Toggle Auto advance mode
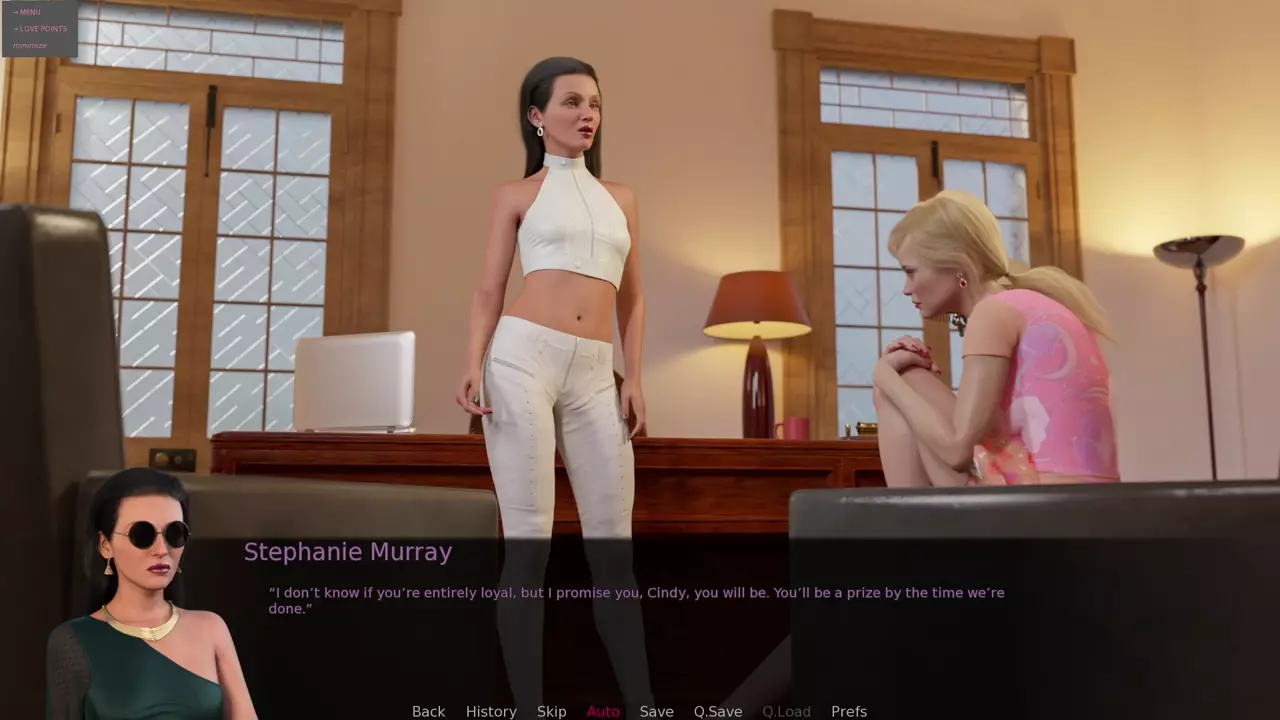The image size is (1280, 720). (603, 711)
